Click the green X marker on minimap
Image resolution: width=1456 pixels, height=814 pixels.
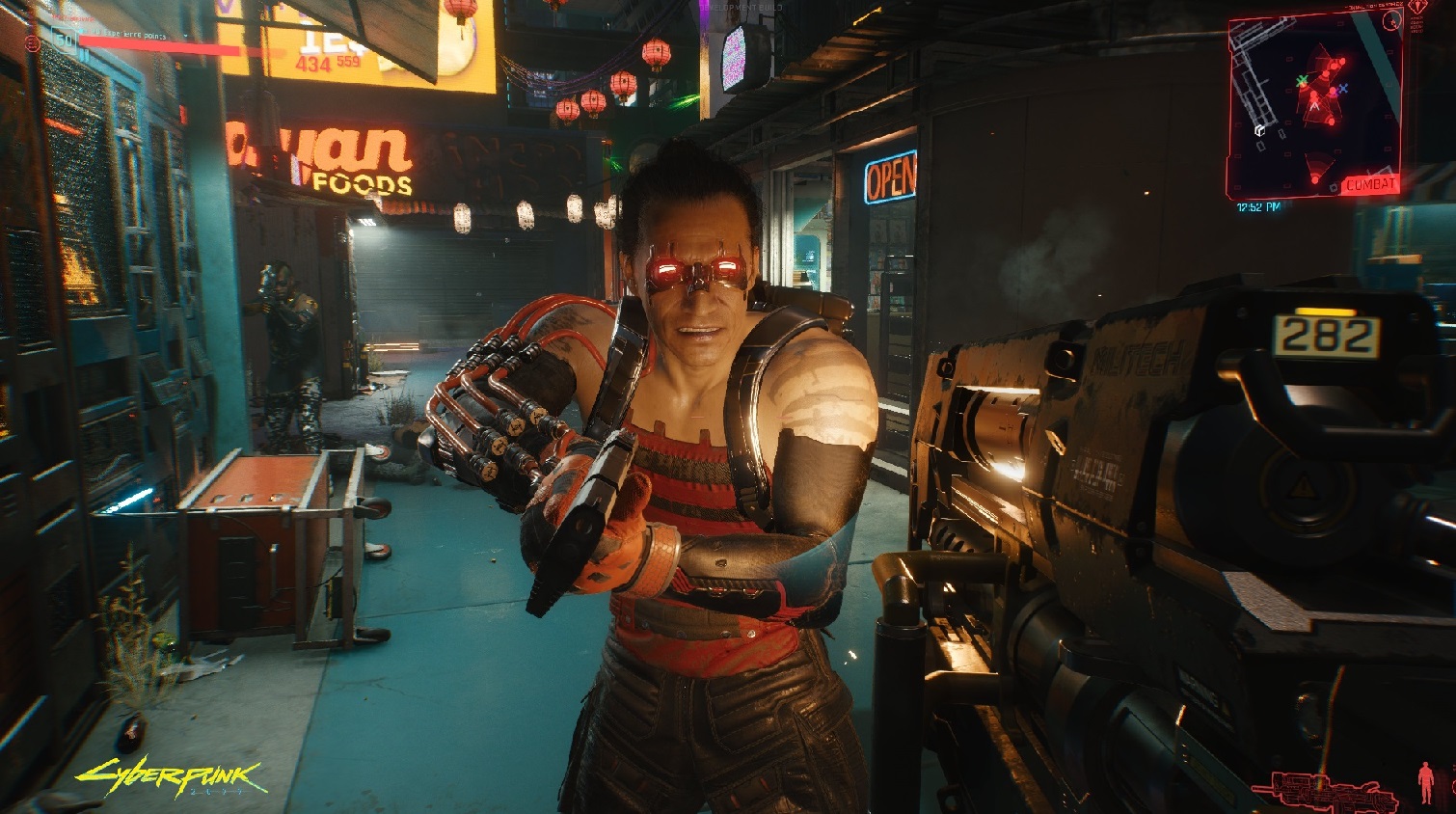1303,81
